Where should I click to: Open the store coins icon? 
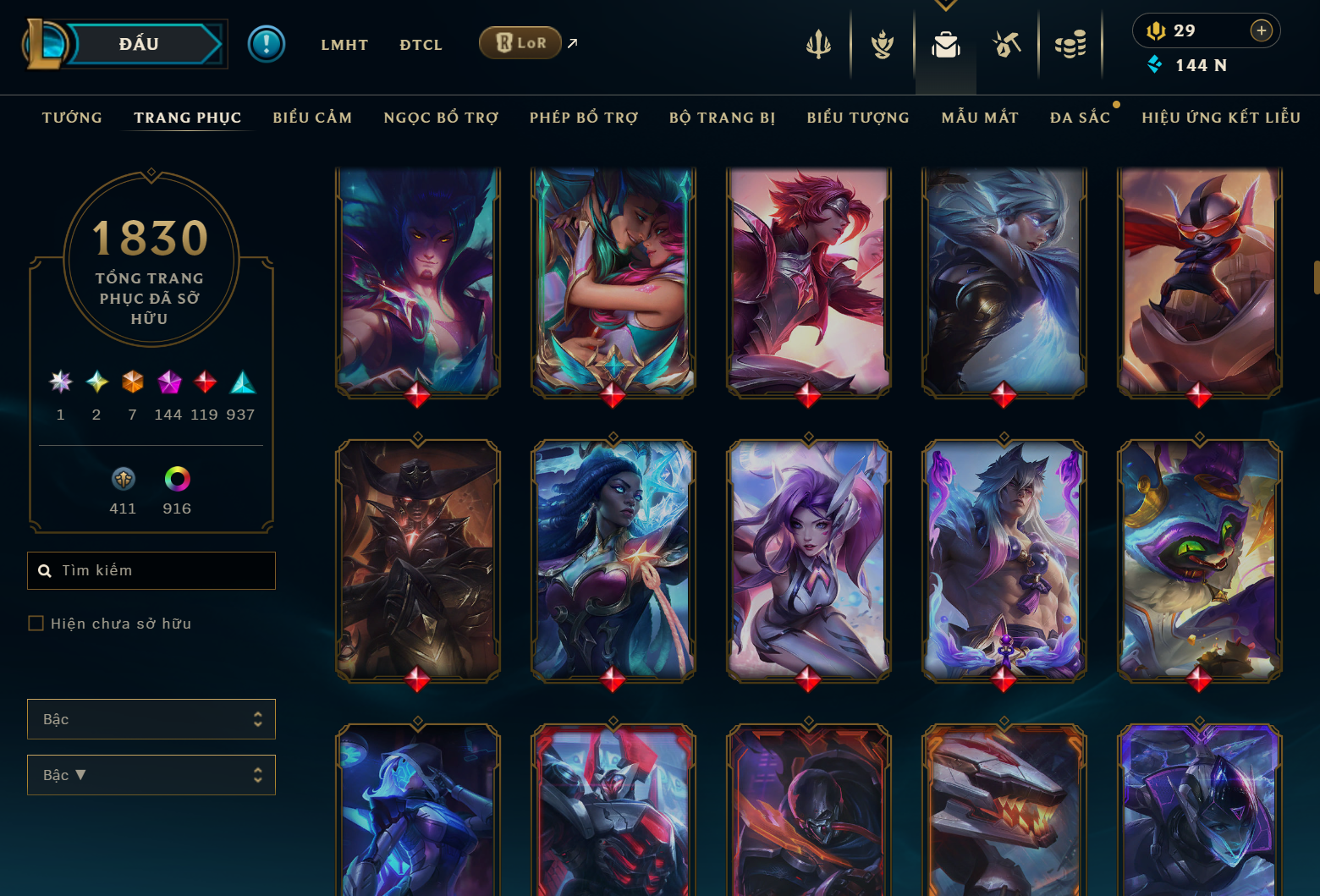(x=1070, y=44)
